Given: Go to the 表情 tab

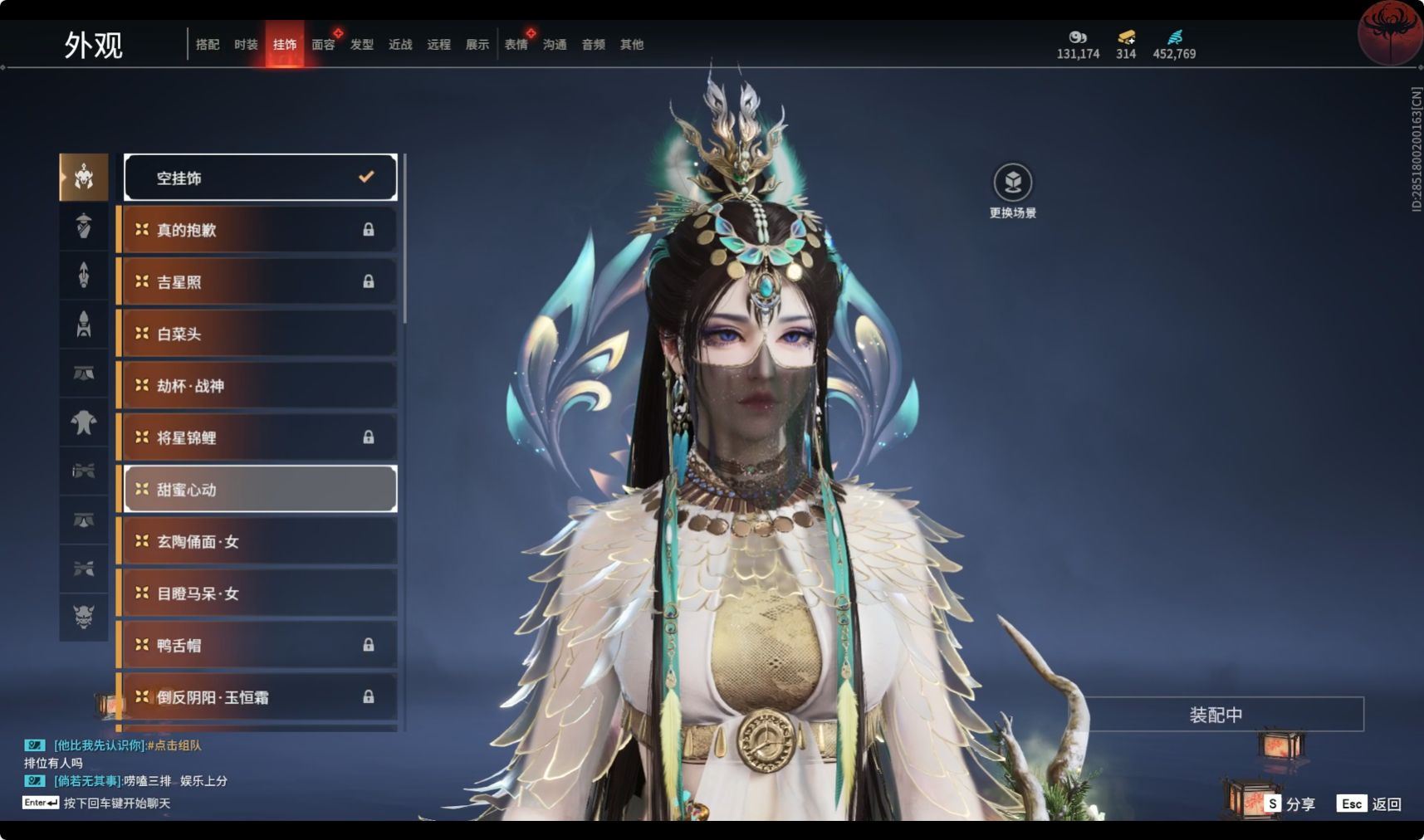Looking at the screenshot, I should 516,45.
